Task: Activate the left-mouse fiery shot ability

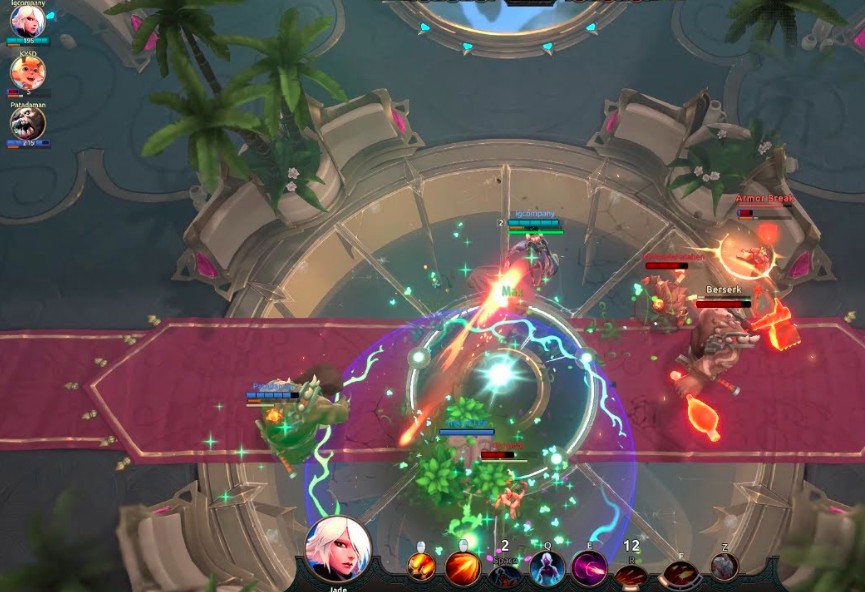Action: 420,567
